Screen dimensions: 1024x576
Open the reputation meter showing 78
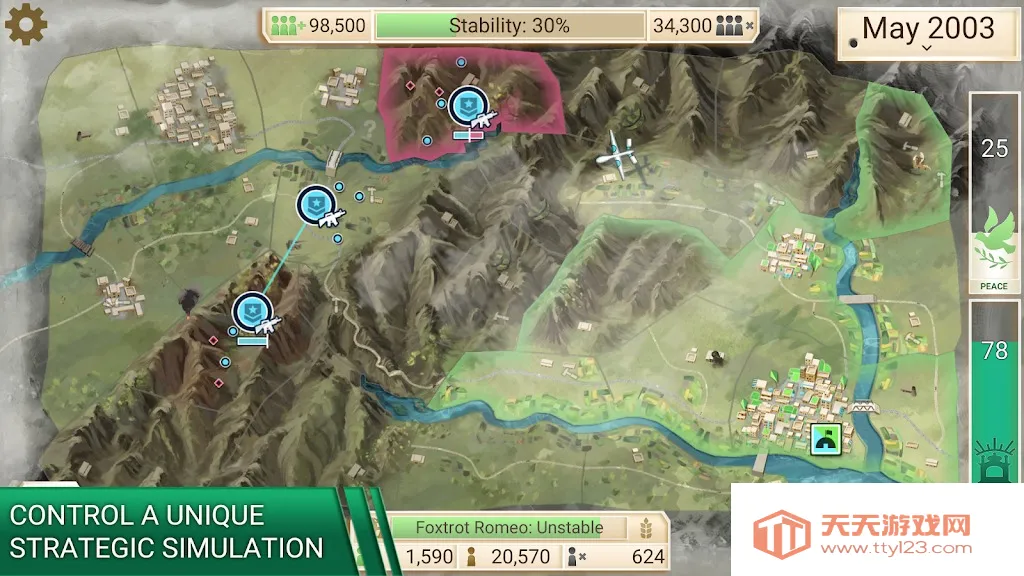click(x=994, y=392)
